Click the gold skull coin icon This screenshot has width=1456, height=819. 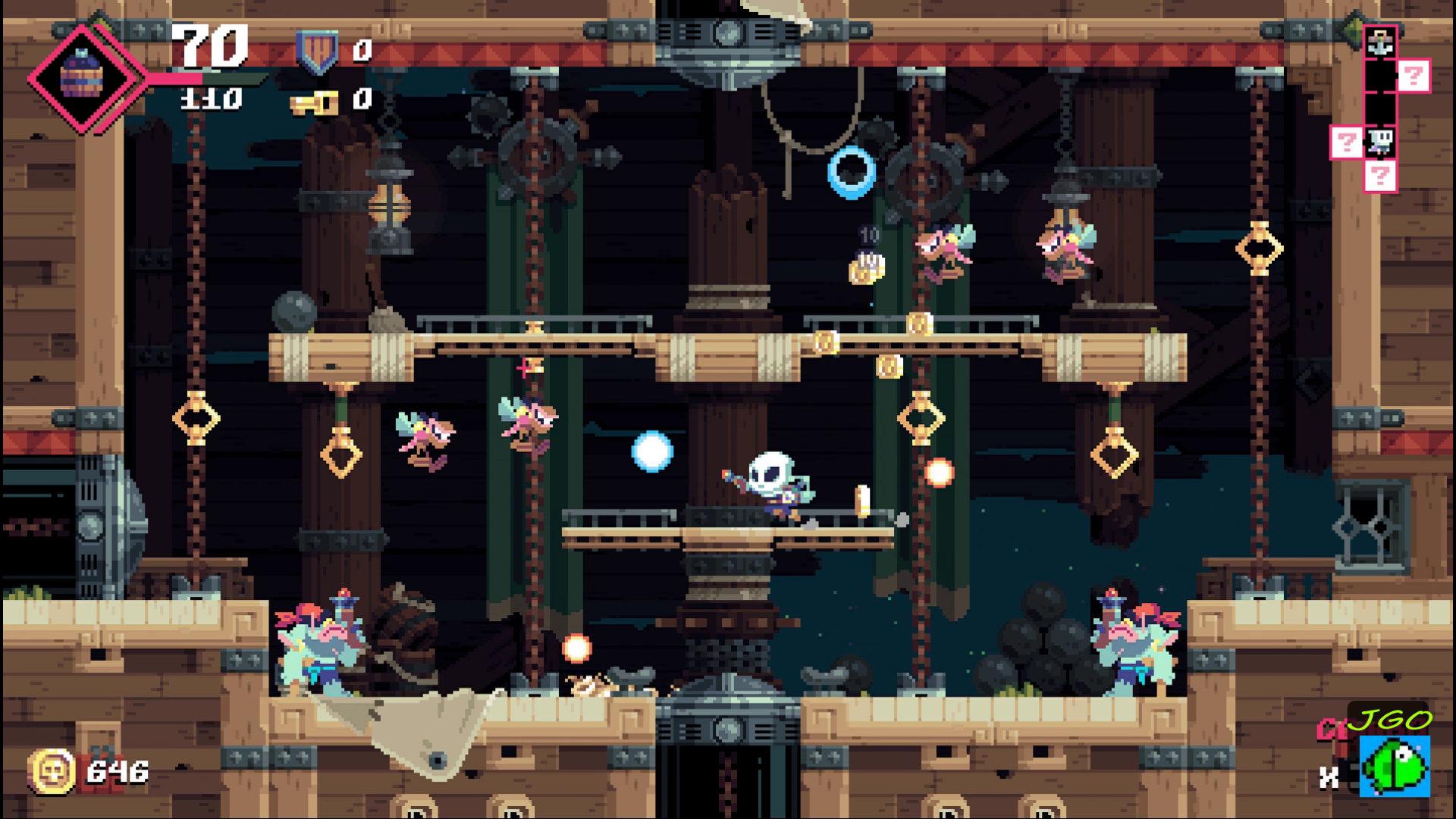click(52, 771)
